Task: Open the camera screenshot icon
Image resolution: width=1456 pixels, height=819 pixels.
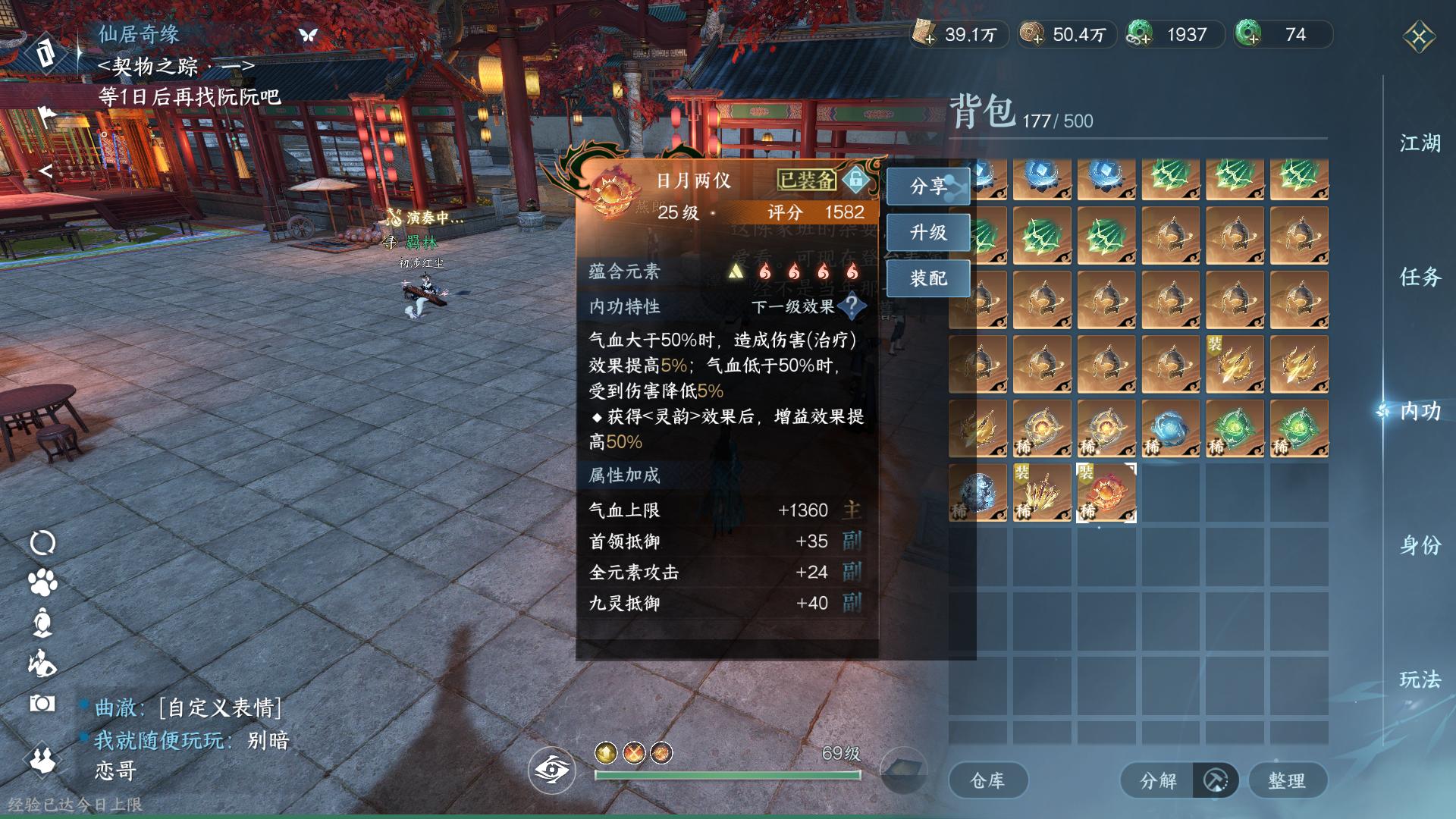Action: 42,704
